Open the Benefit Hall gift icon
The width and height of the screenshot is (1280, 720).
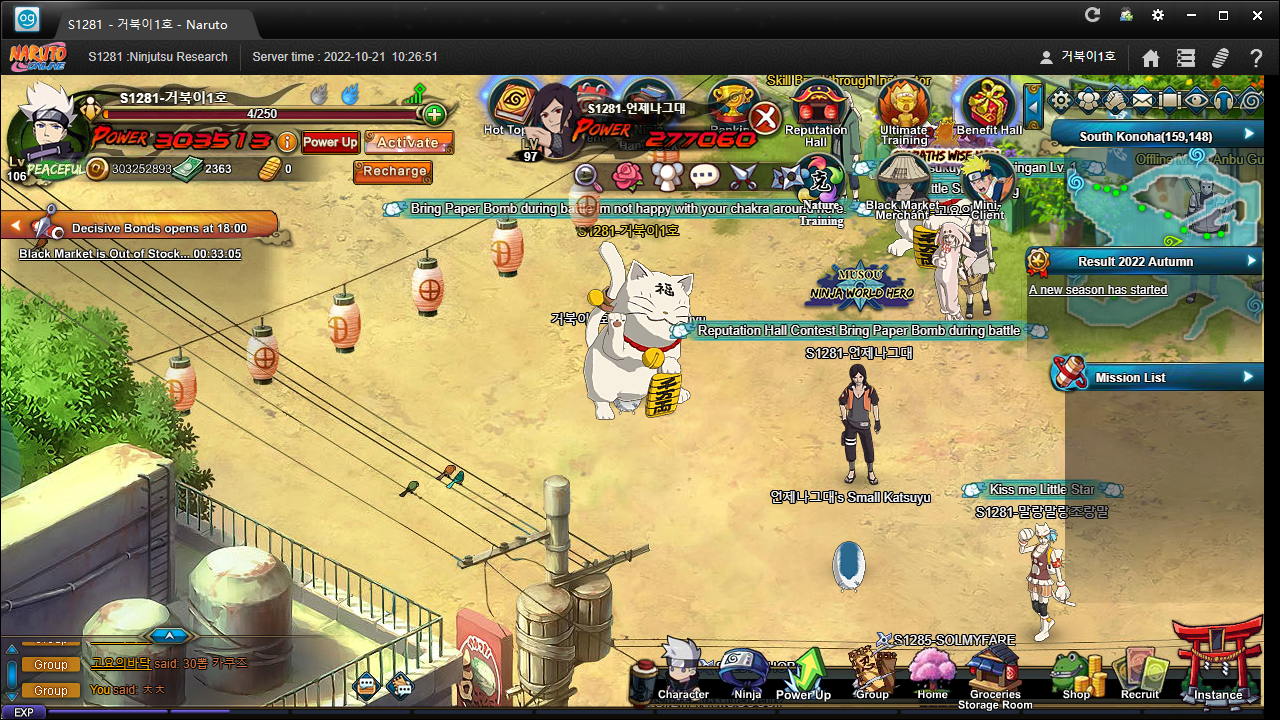click(x=989, y=108)
